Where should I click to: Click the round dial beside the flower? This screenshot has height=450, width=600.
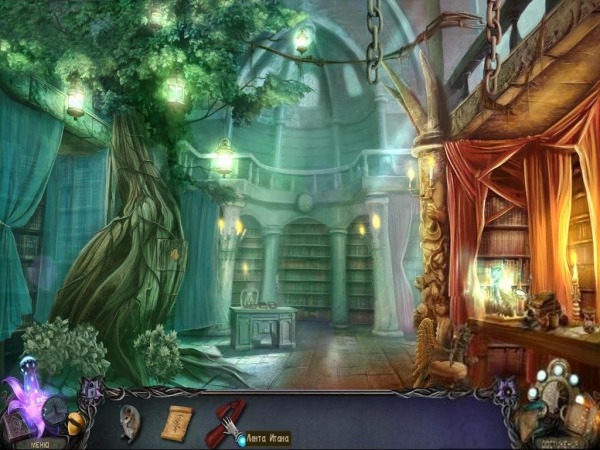[53, 409]
